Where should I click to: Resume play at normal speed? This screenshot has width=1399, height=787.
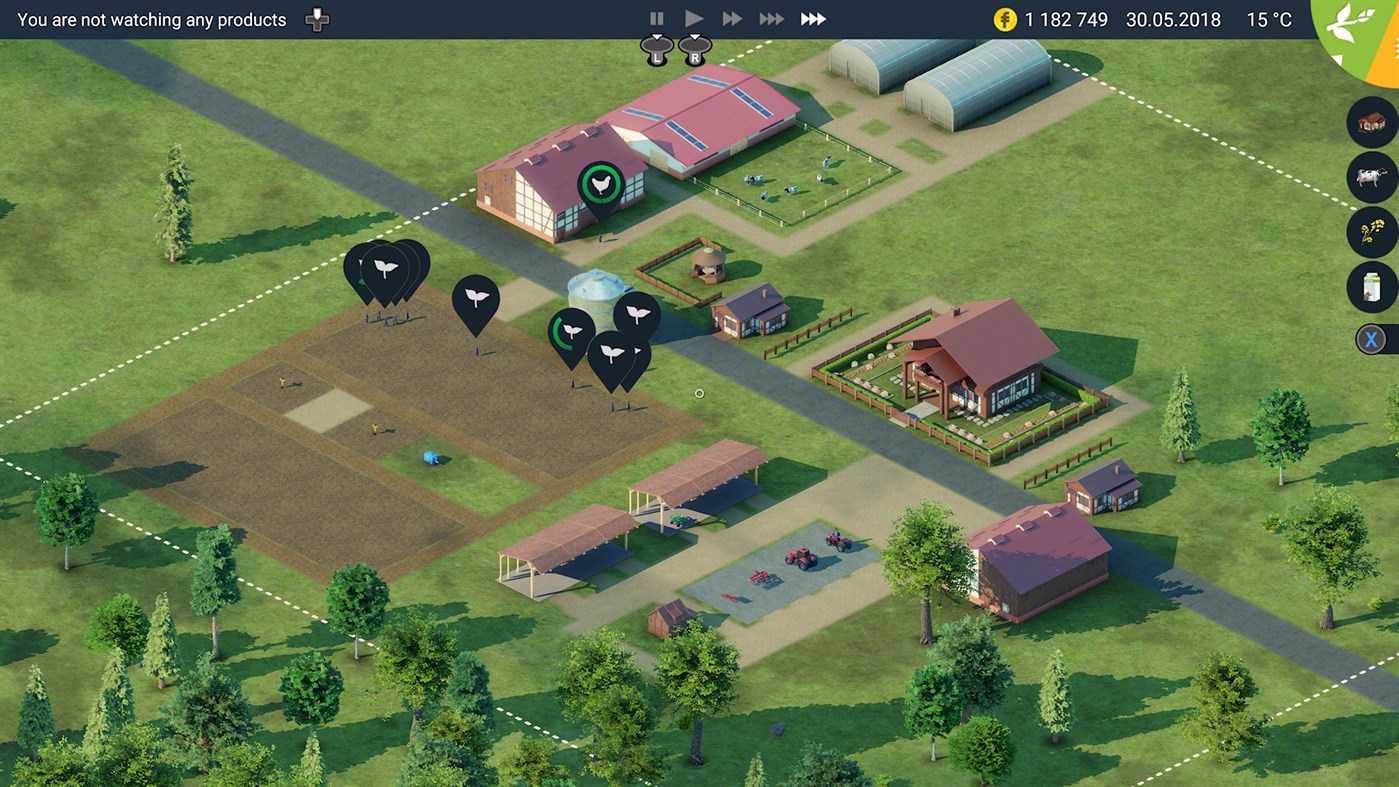694,17
